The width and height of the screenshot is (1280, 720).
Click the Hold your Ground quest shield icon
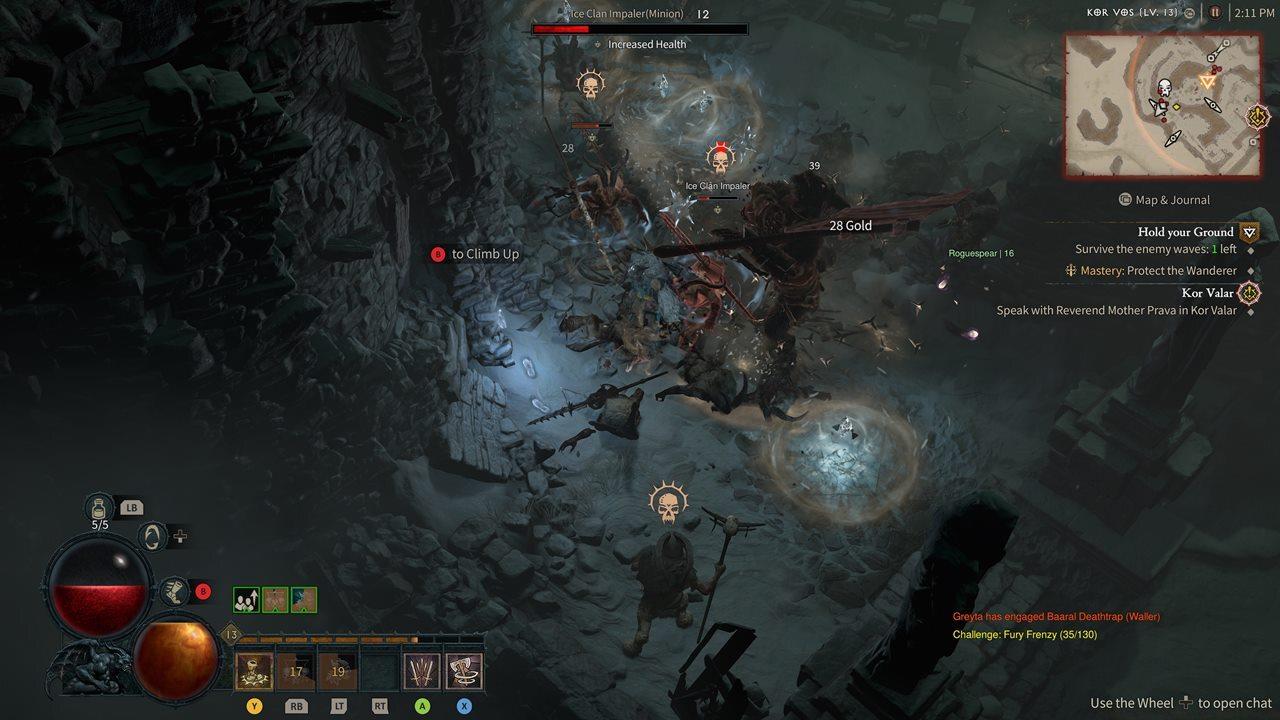(1249, 232)
